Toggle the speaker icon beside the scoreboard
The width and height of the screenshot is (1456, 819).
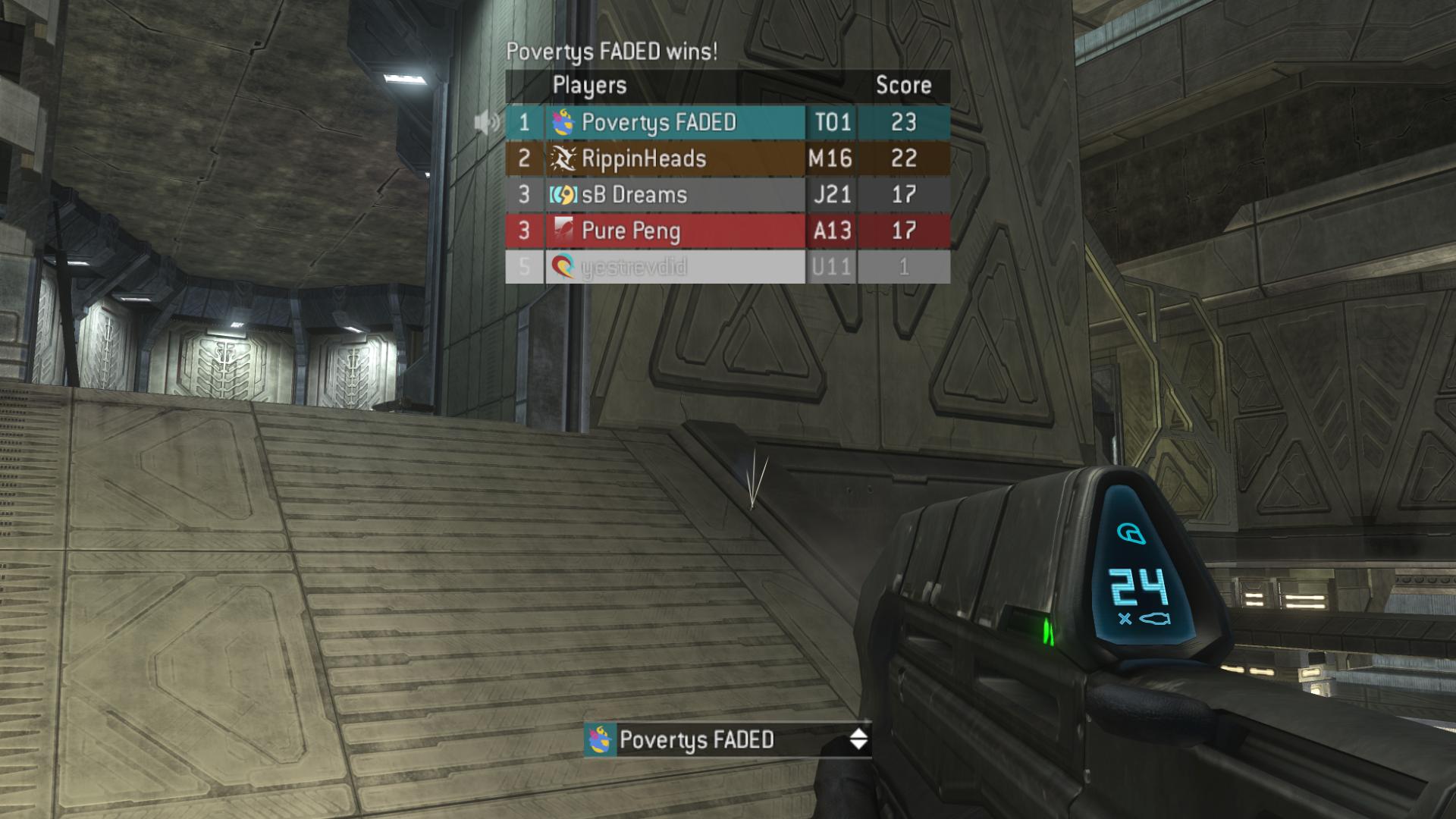pyautogui.click(x=487, y=122)
